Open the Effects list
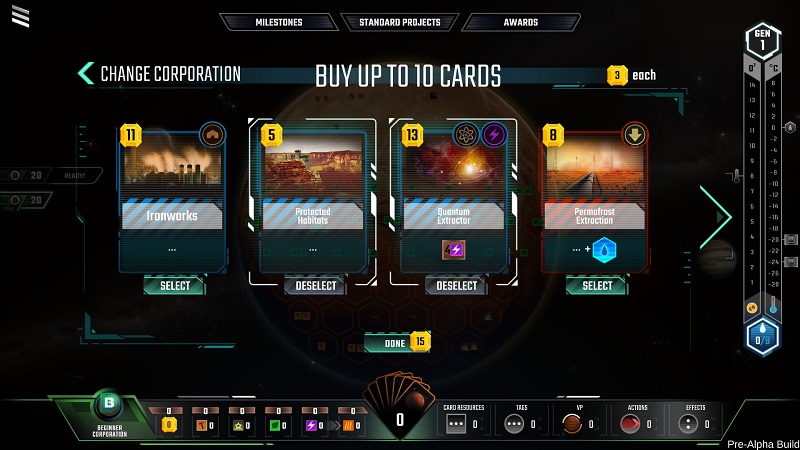Viewport: 800px width, 450px height. pos(695,420)
